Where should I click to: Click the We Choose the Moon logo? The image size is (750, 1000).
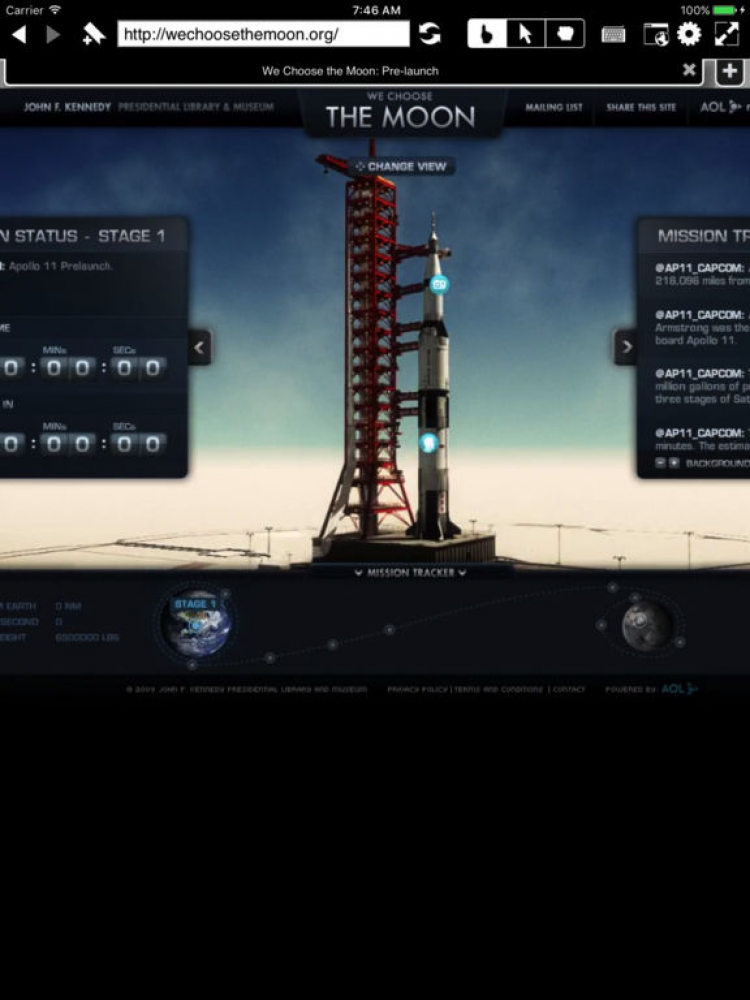pos(401,112)
